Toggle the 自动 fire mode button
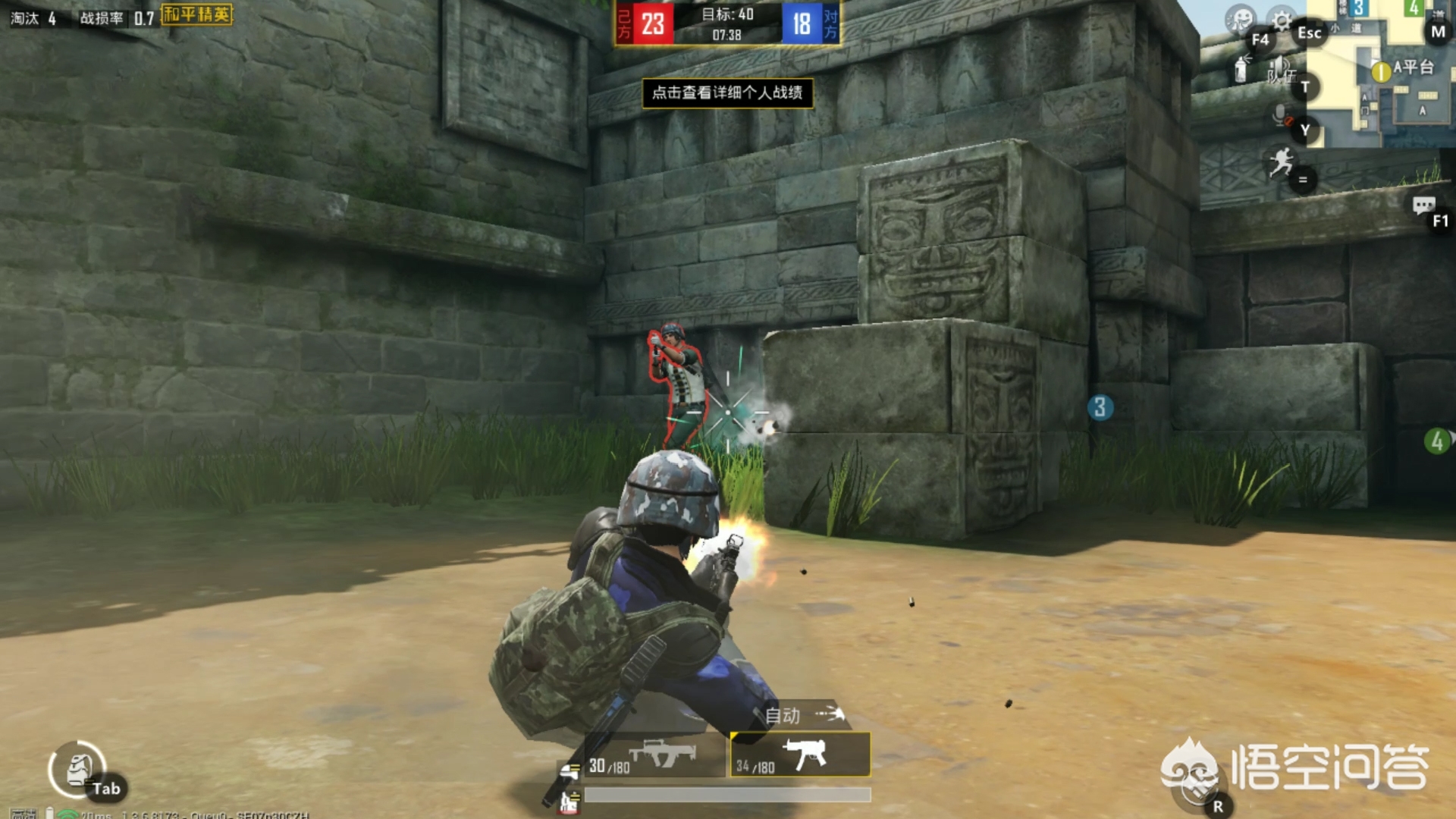 tap(802, 714)
